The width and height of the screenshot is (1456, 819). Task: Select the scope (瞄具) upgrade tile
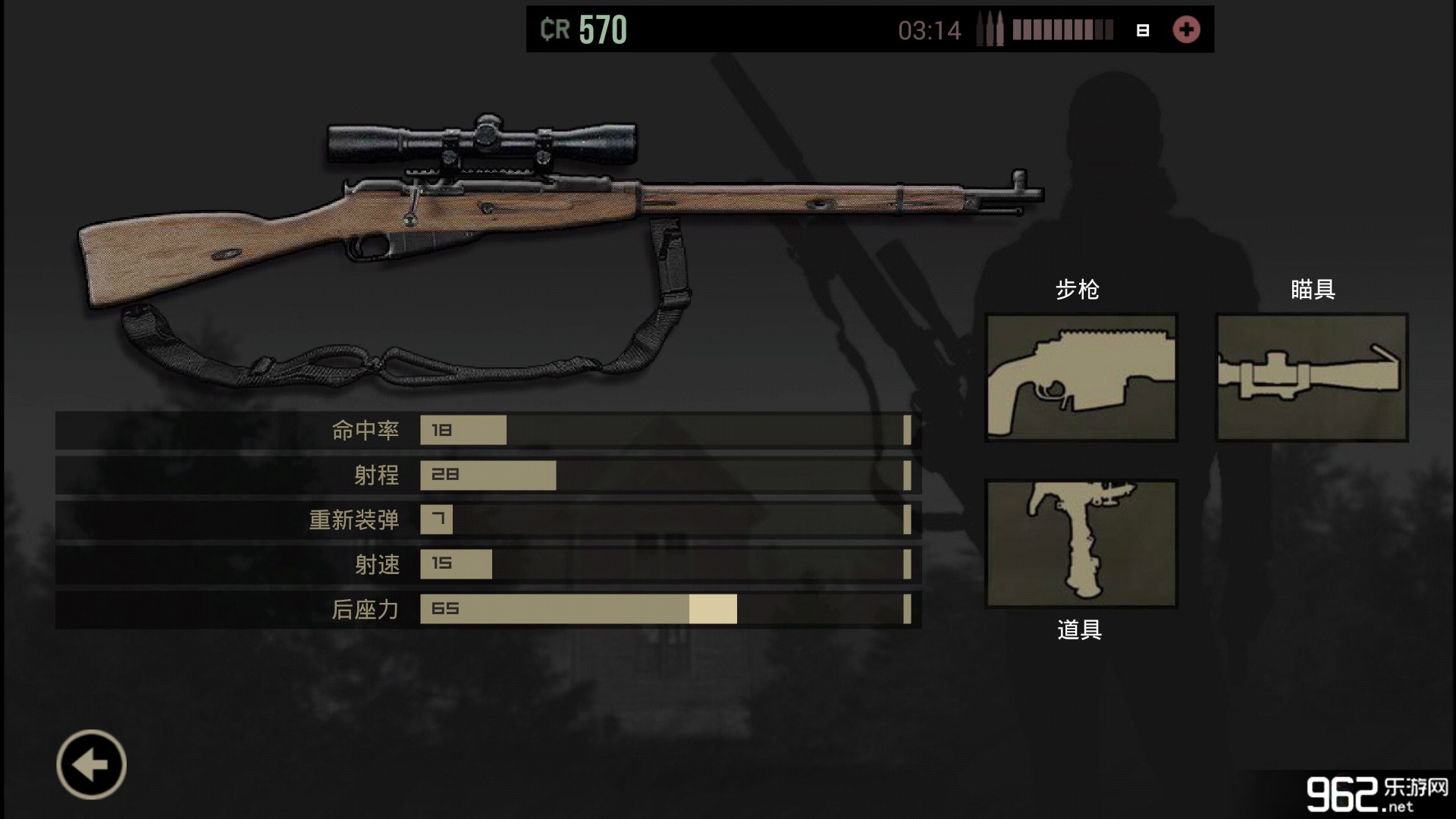(x=1312, y=377)
